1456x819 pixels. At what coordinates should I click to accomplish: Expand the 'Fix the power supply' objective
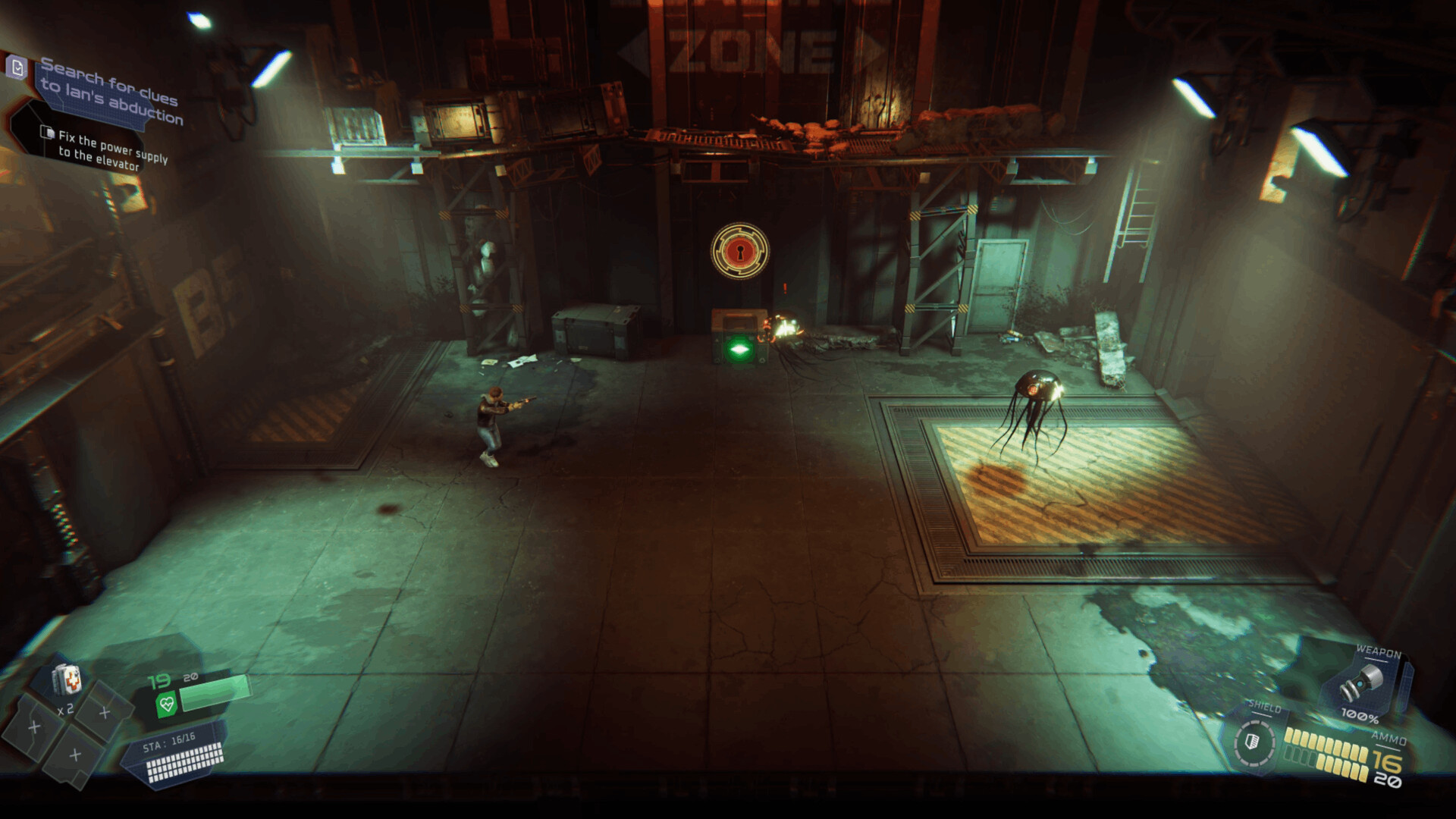pyautogui.click(x=112, y=150)
